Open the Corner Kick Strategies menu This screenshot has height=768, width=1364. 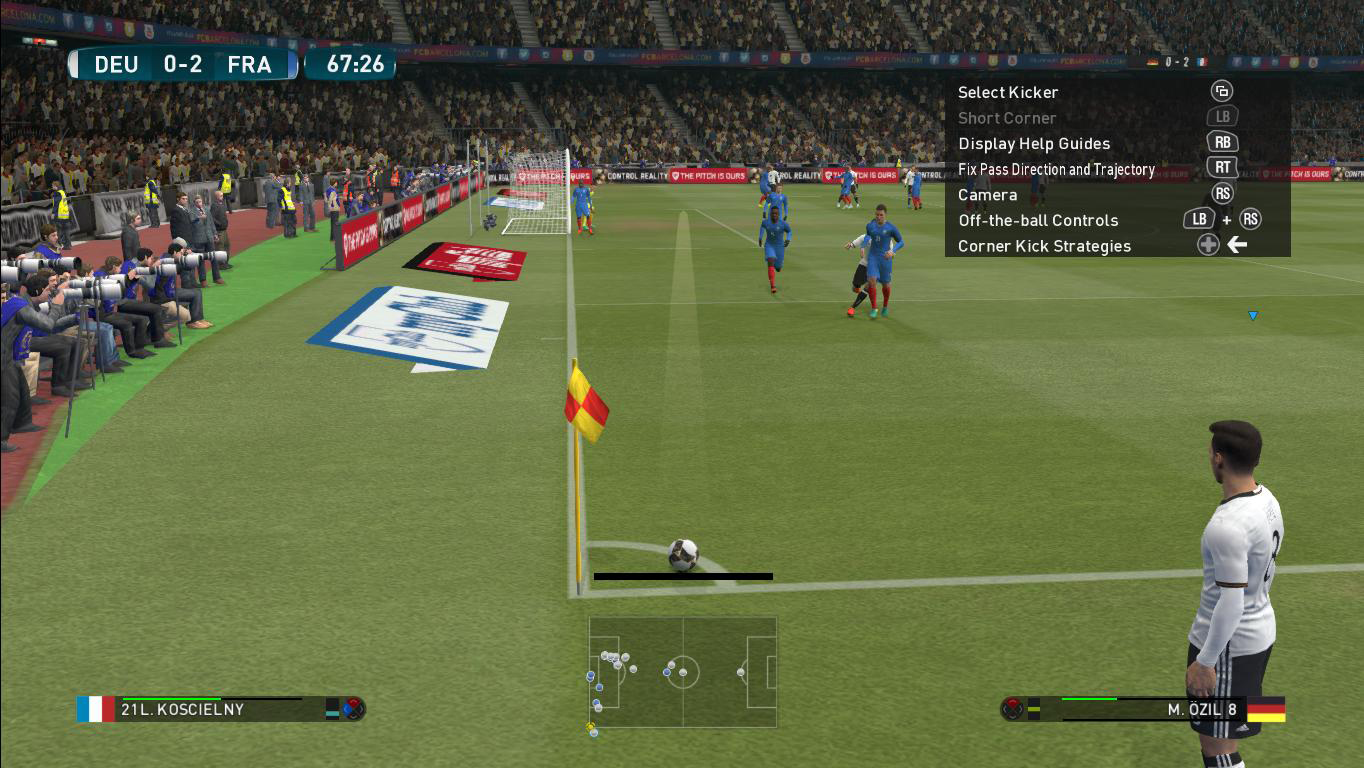click(1044, 245)
